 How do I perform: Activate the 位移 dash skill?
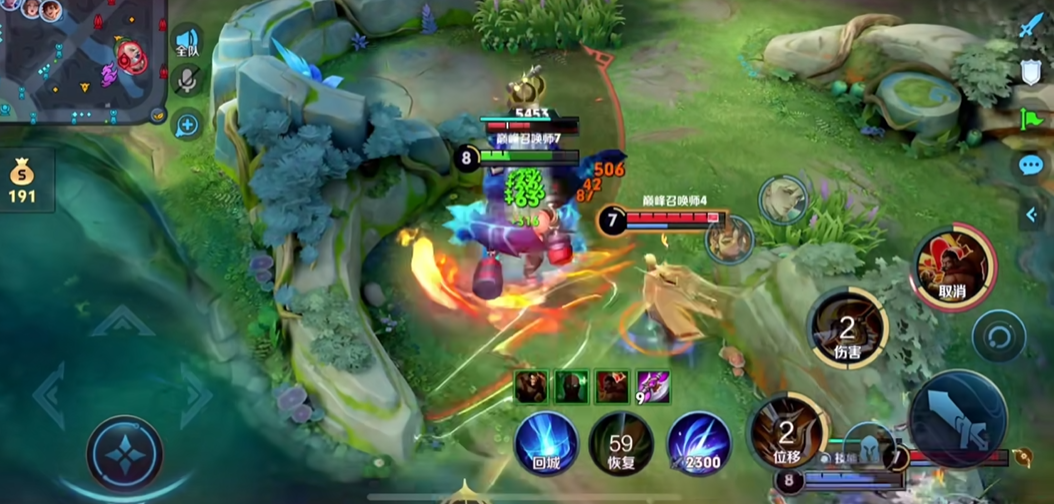(787, 434)
